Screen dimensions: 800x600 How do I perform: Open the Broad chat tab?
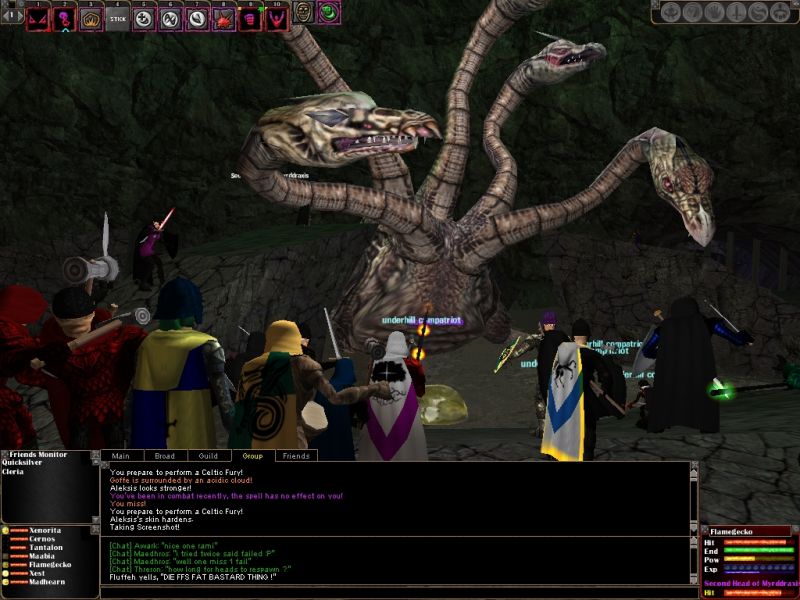coord(165,456)
